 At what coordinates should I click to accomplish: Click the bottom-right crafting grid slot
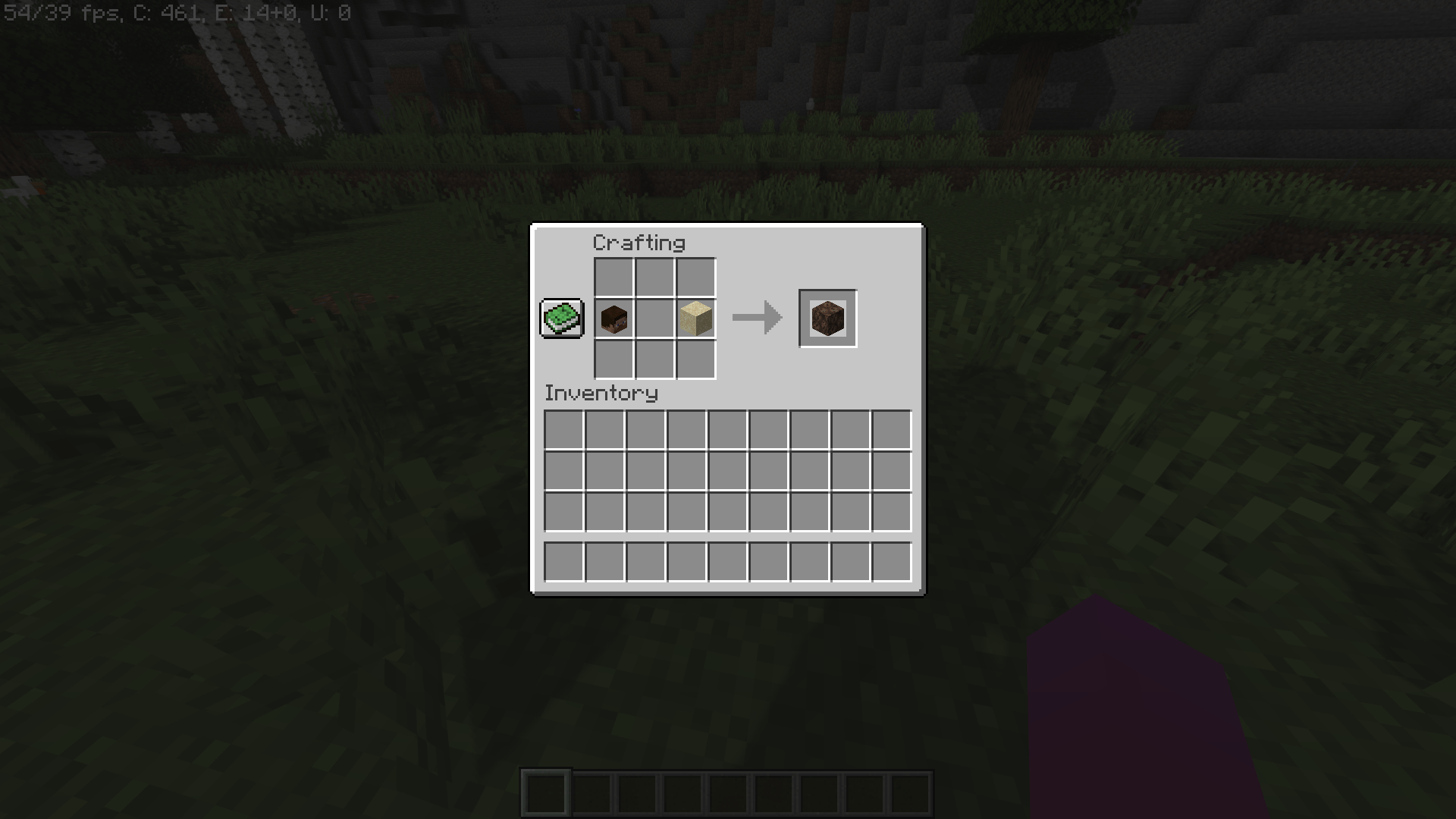695,359
